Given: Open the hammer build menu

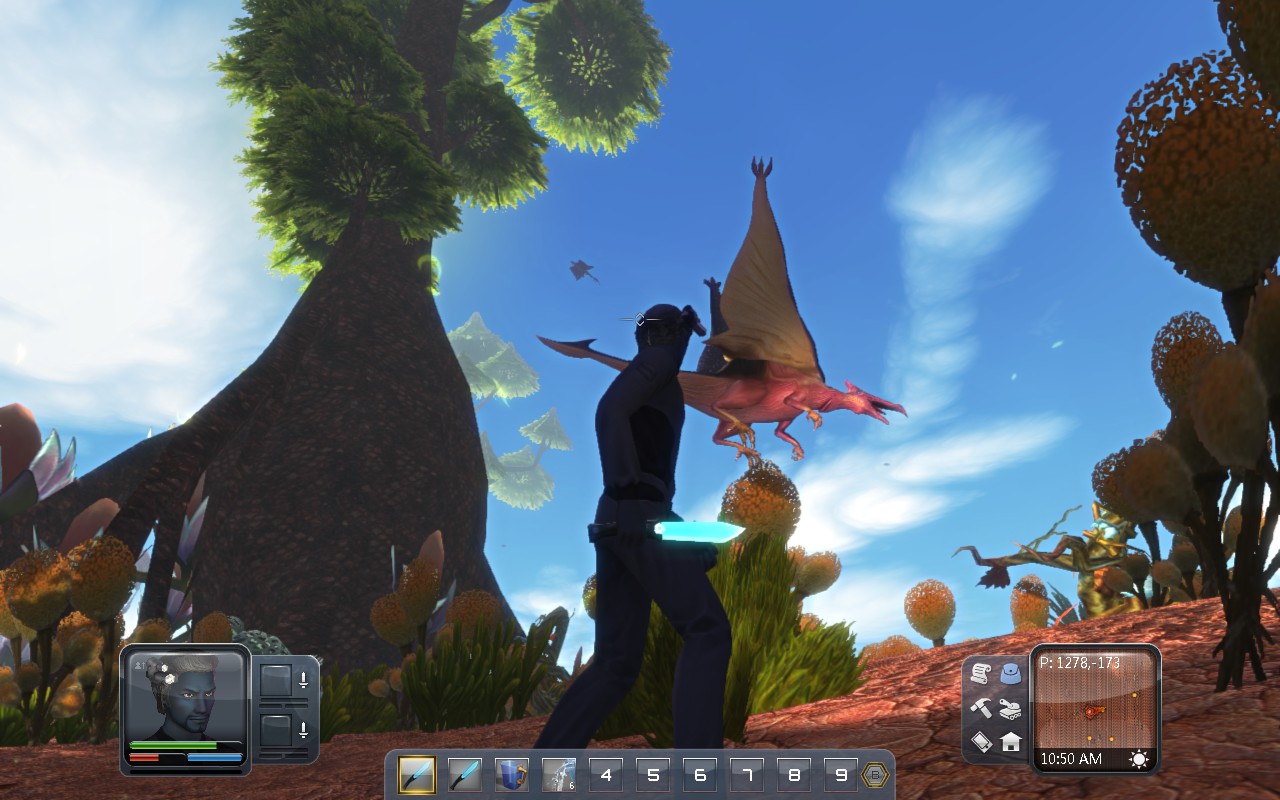Looking at the screenshot, I should 981,707.
